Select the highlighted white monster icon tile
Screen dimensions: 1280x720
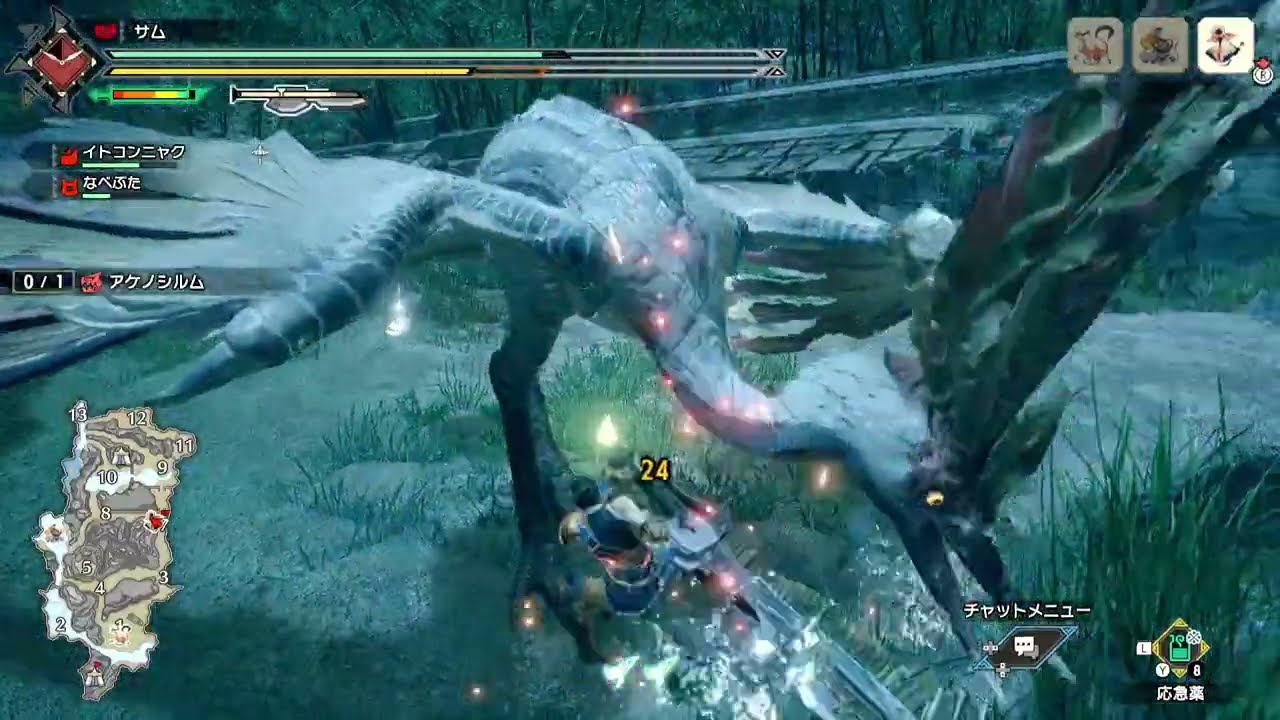coord(1225,45)
